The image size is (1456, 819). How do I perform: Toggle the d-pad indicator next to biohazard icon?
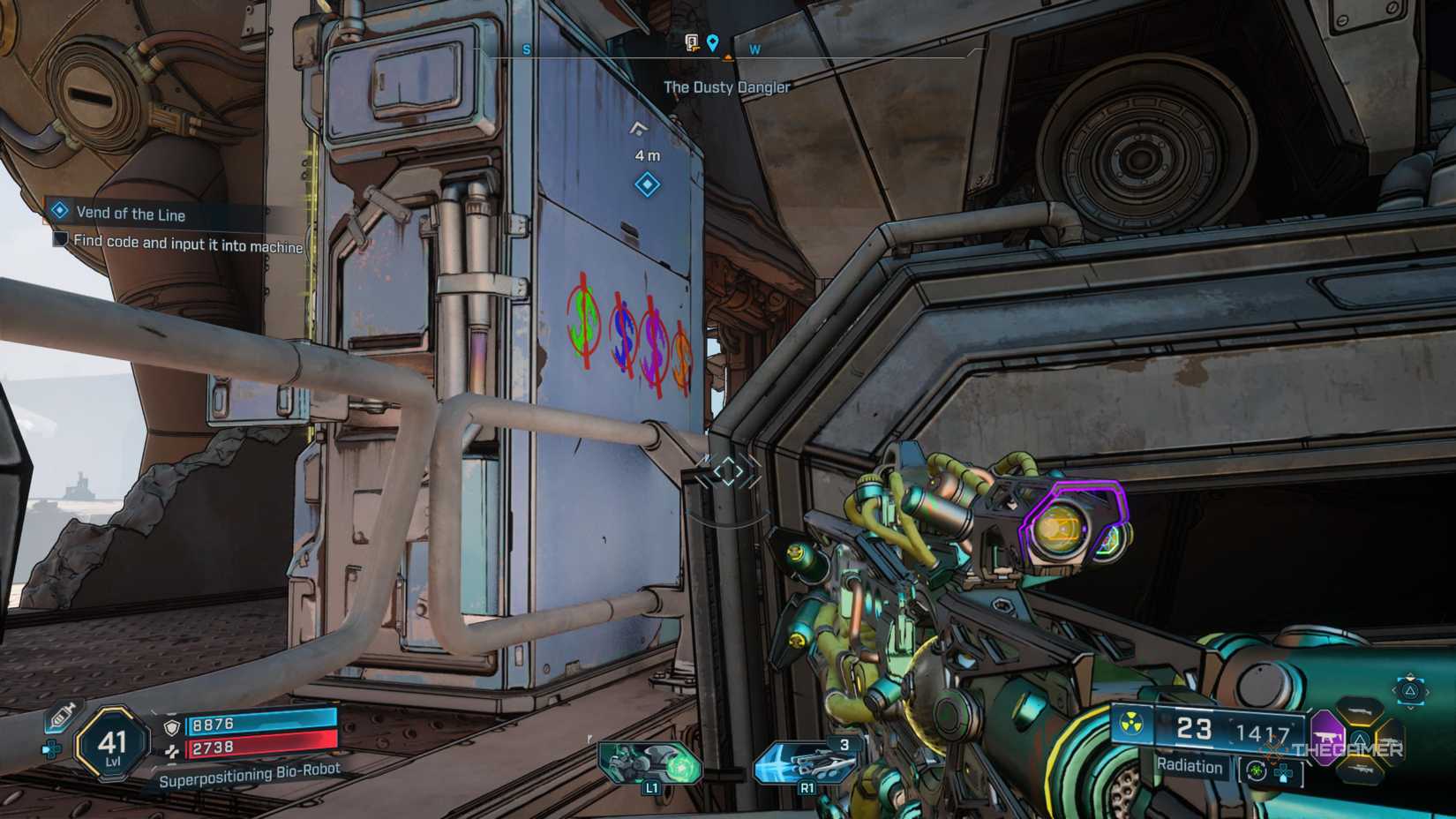pos(1285,771)
